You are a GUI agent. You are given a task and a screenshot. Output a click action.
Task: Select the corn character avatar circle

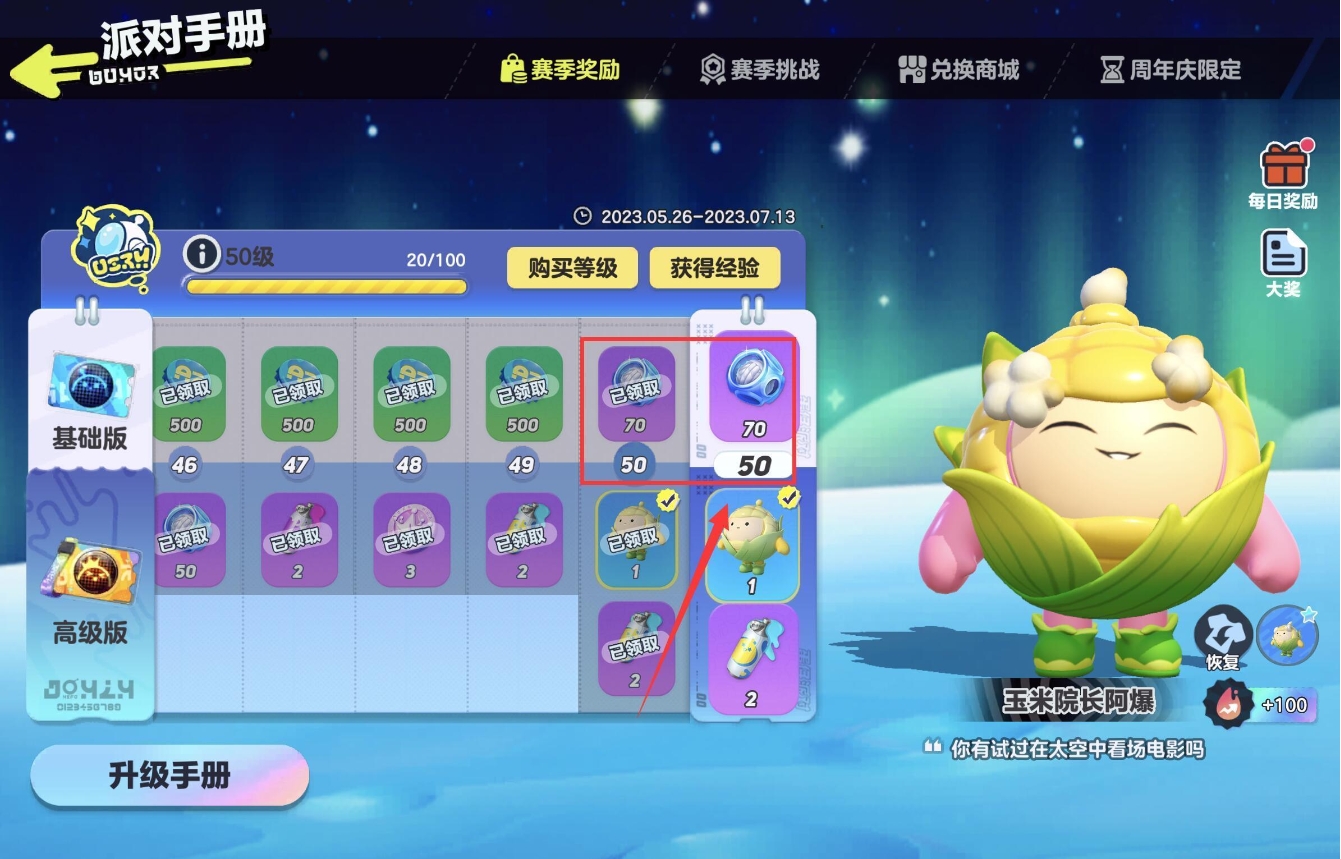[1290, 634]
